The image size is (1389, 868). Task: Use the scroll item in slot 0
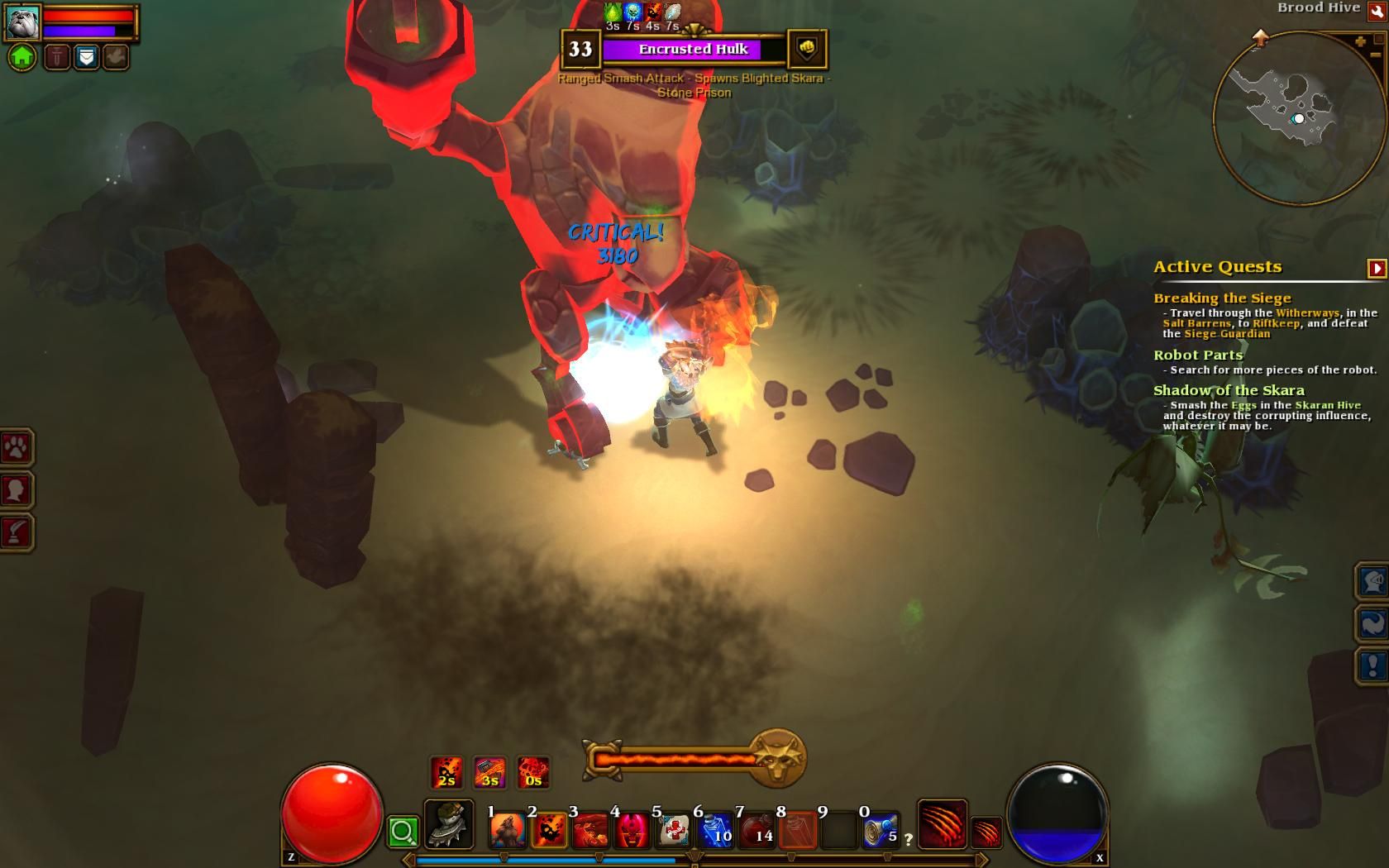click(x=880, y=828)
